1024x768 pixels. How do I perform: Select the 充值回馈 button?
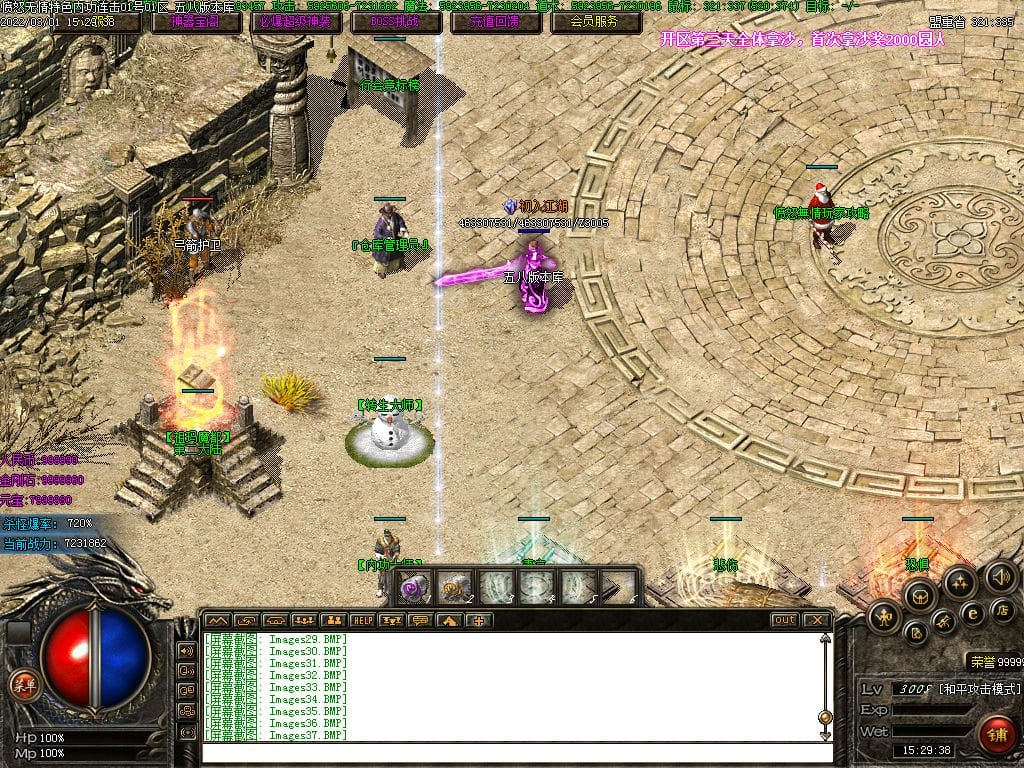point(496,21)
